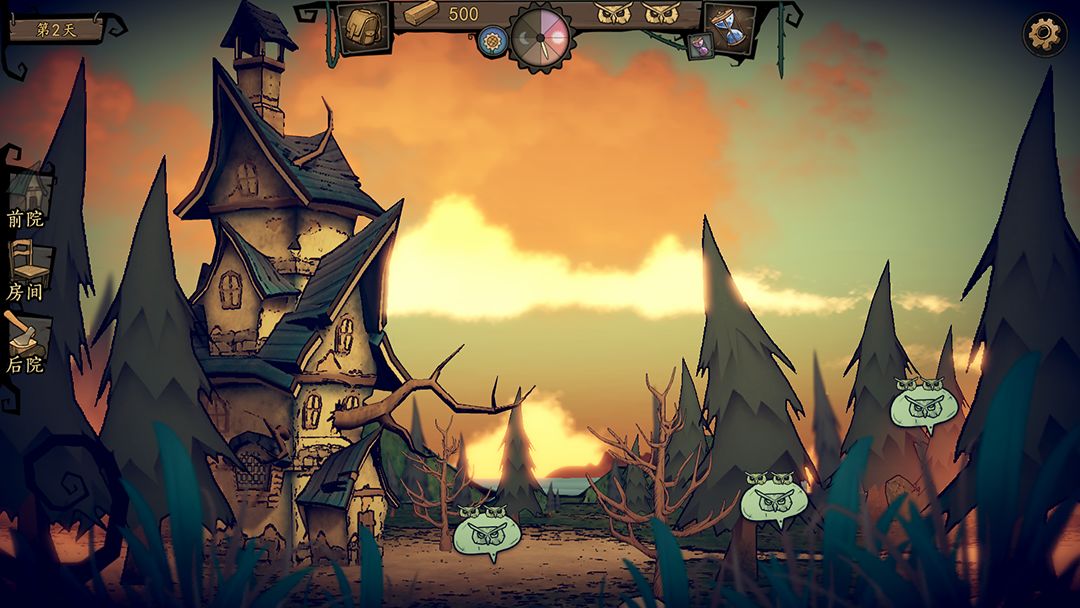
Task: Open the backpack inventory
Action: click(362, 27)
